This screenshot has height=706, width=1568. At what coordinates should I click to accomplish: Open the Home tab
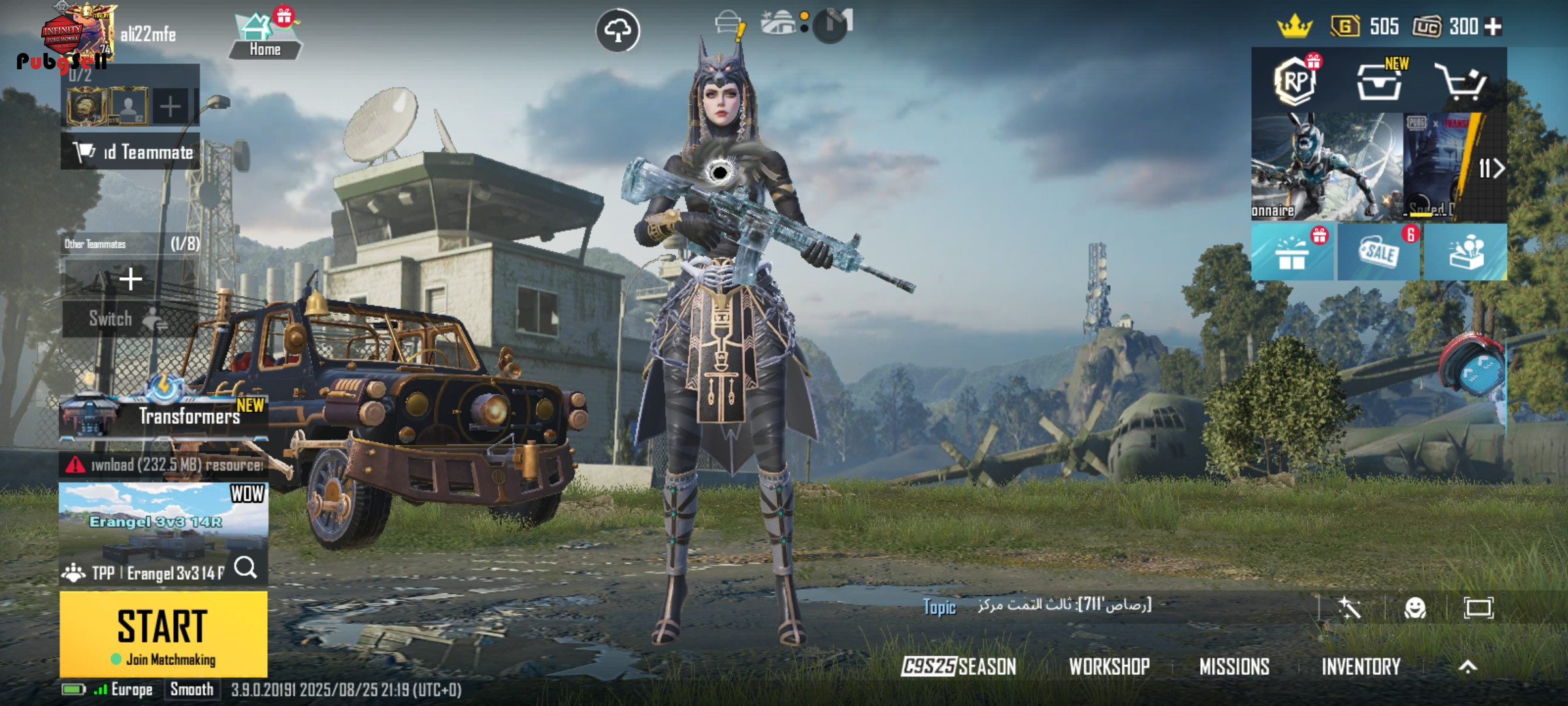point(265,37)
